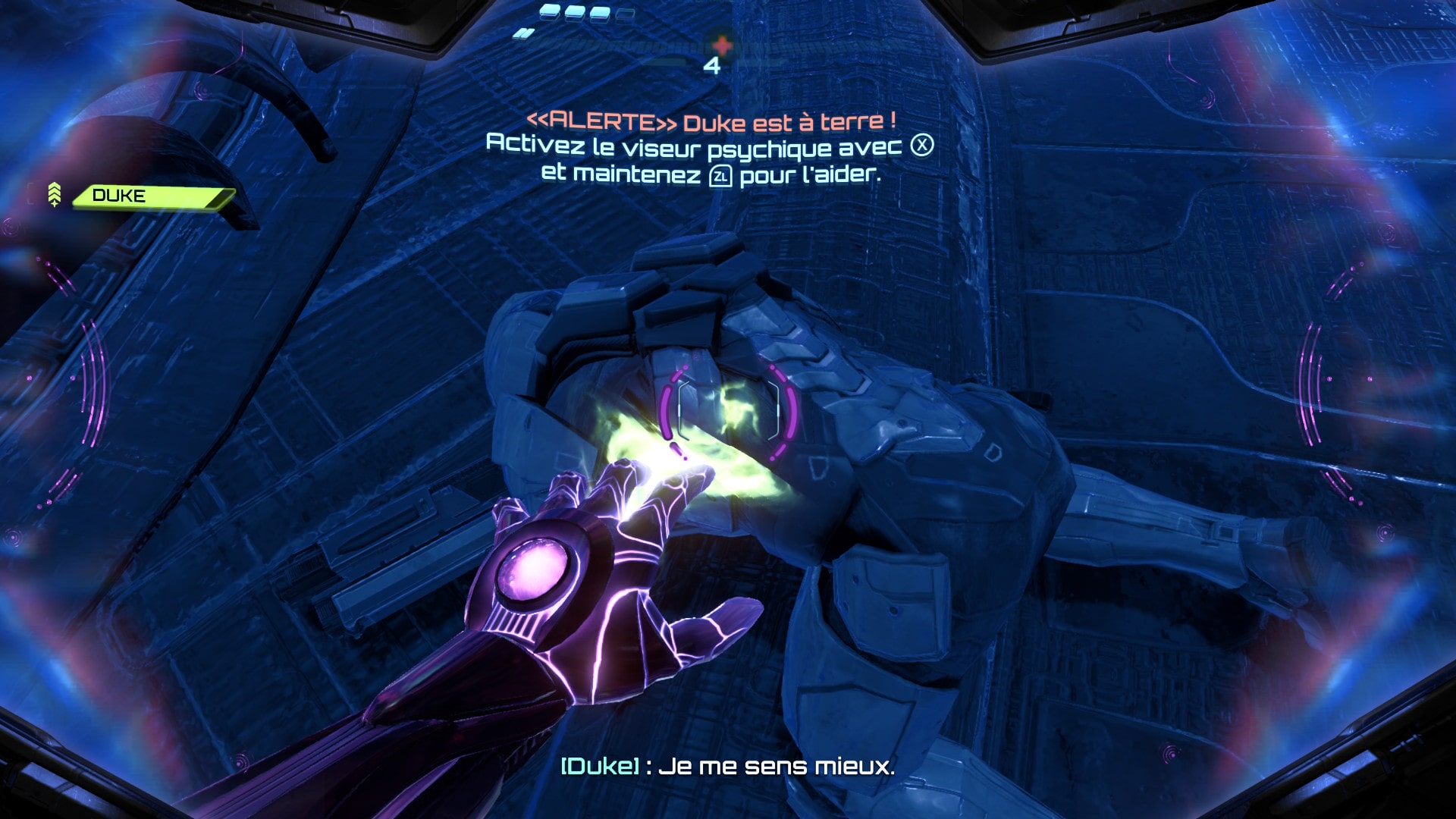Viewport: 1456px width, 819px height.
Task: Click the psychic targeting reticle on Duke
Action: click(728, 410)
